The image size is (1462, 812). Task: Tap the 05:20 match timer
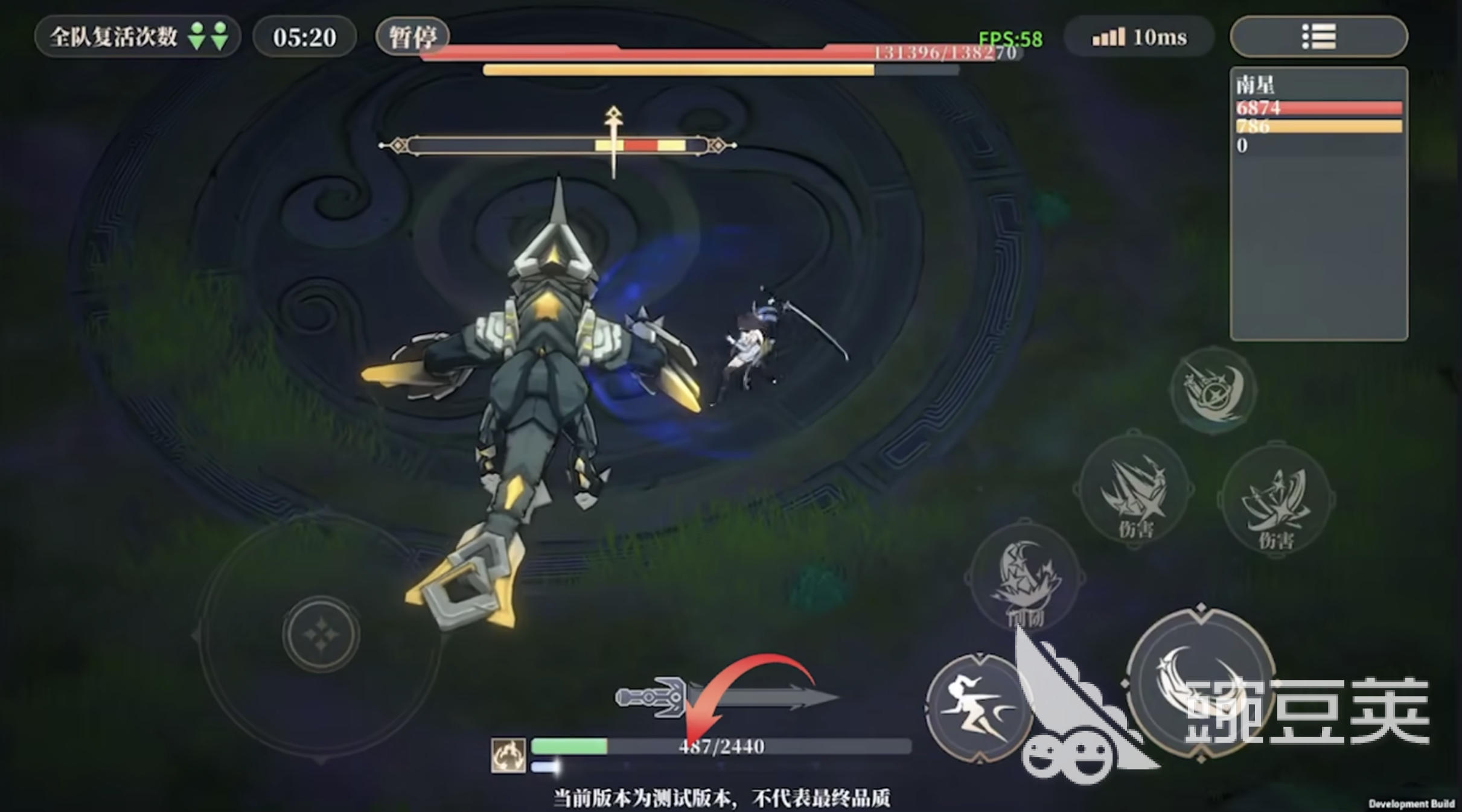pyautogui.click(x=304, y=36)
